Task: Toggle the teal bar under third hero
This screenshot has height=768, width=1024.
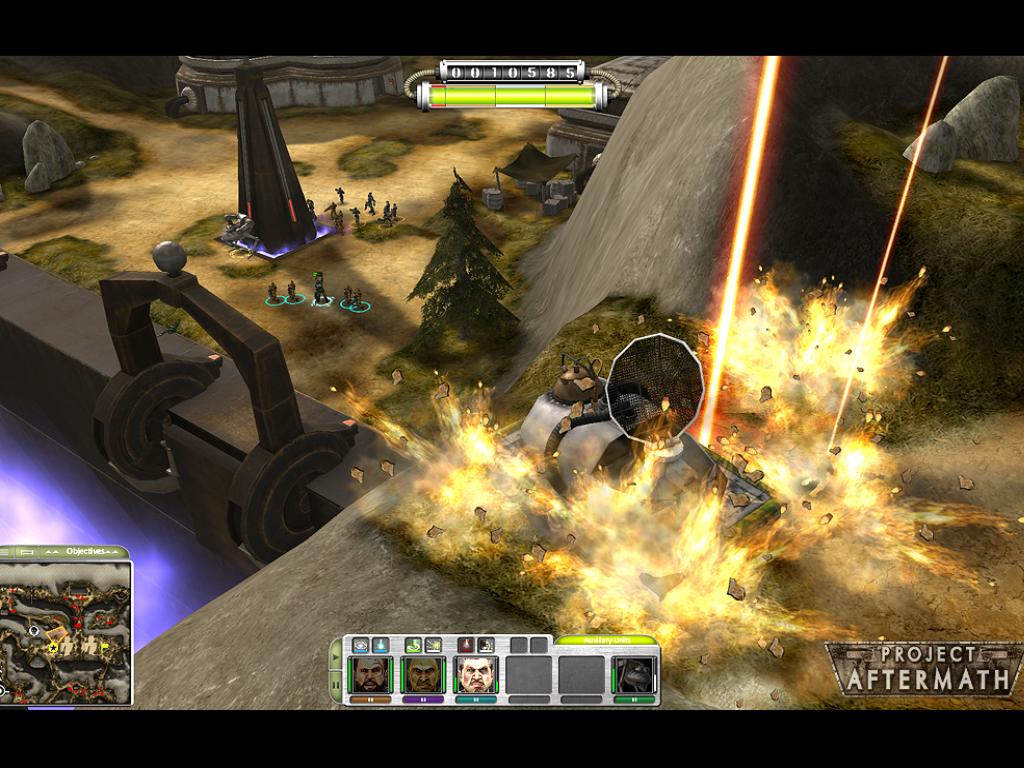Action: (x=475, y=701)
